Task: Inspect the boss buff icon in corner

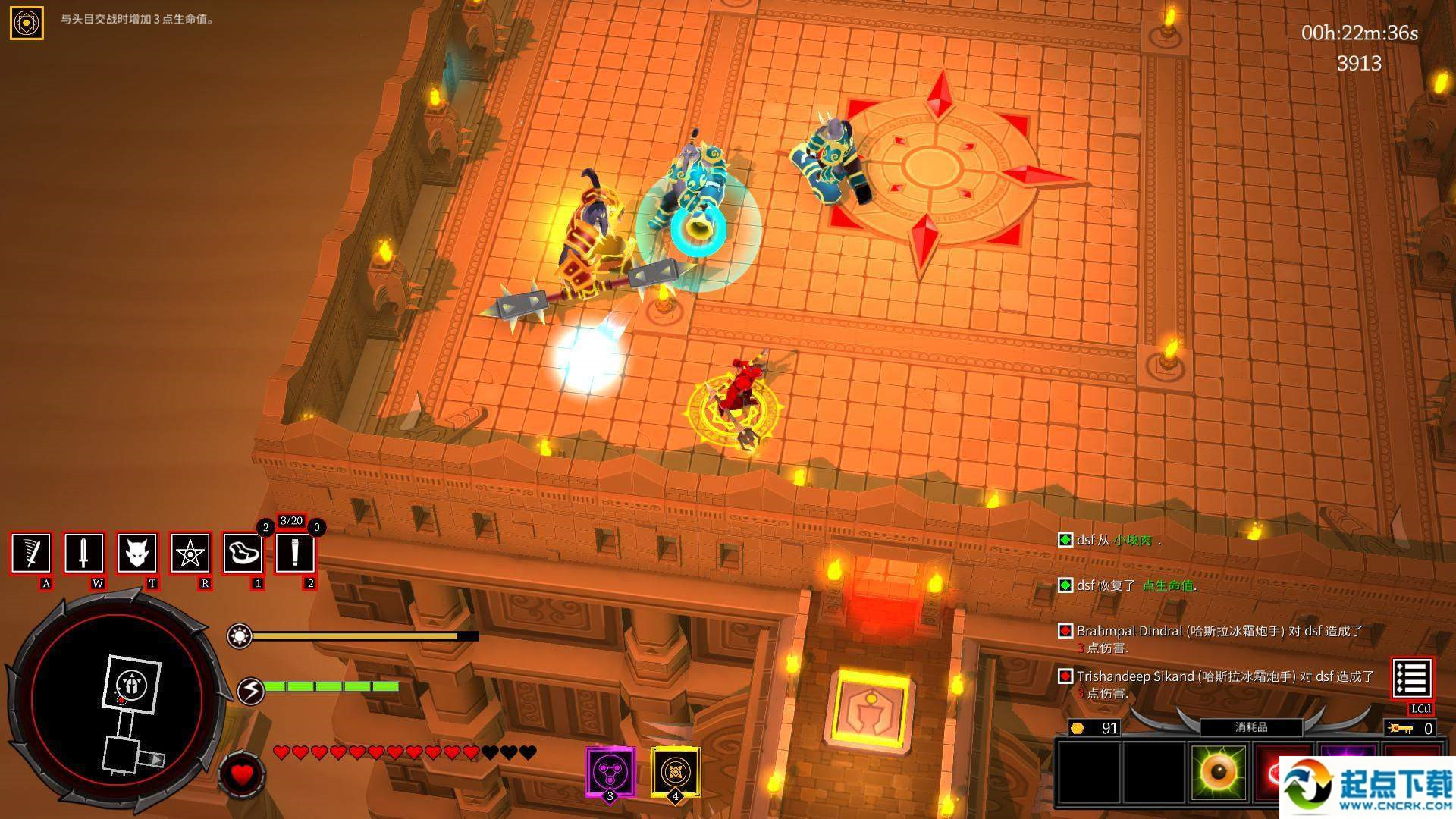Action: tap(27, 23)
